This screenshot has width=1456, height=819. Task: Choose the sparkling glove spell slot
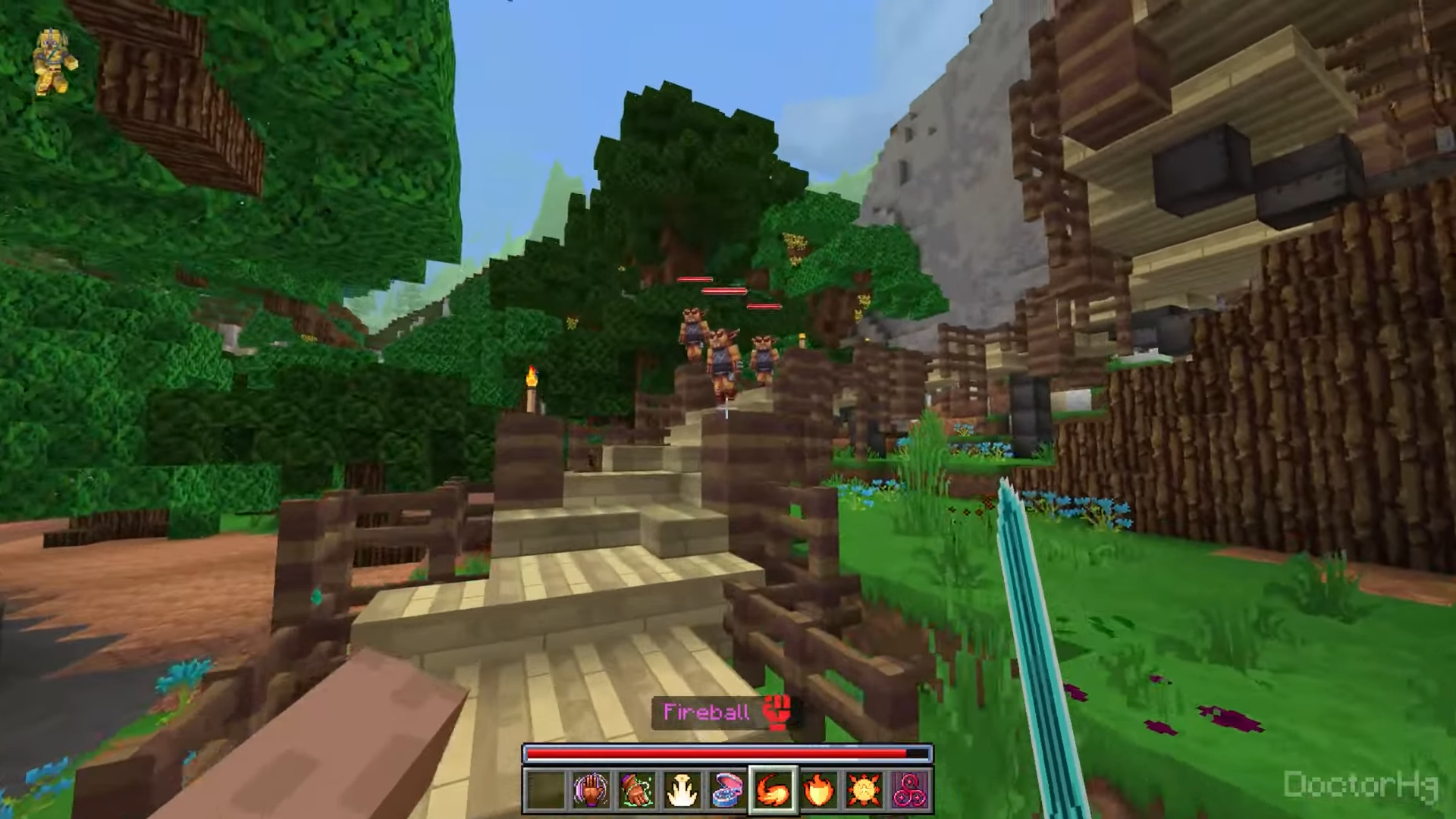pyautogui.click(x=636, y=790)
